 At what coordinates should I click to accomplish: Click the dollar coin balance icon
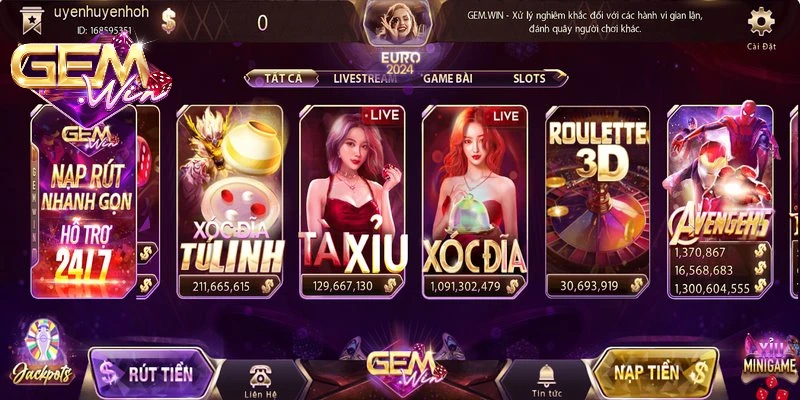click(168, 22)
